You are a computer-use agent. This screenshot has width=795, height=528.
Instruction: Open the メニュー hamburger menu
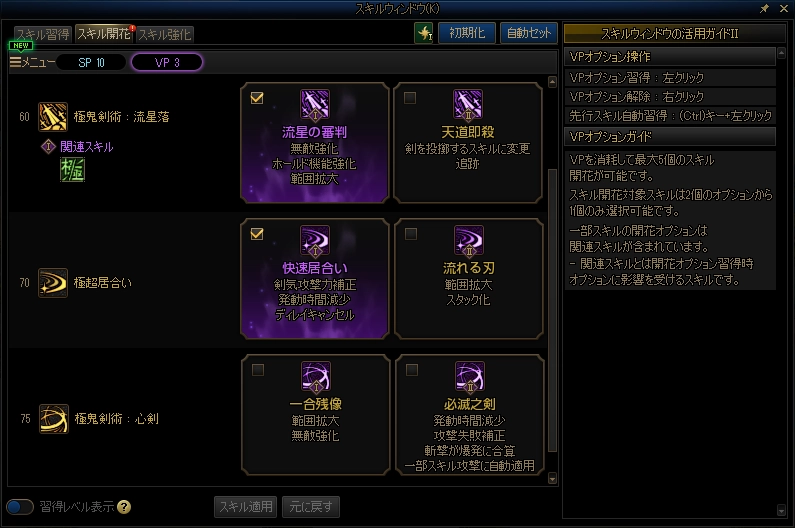29,62
